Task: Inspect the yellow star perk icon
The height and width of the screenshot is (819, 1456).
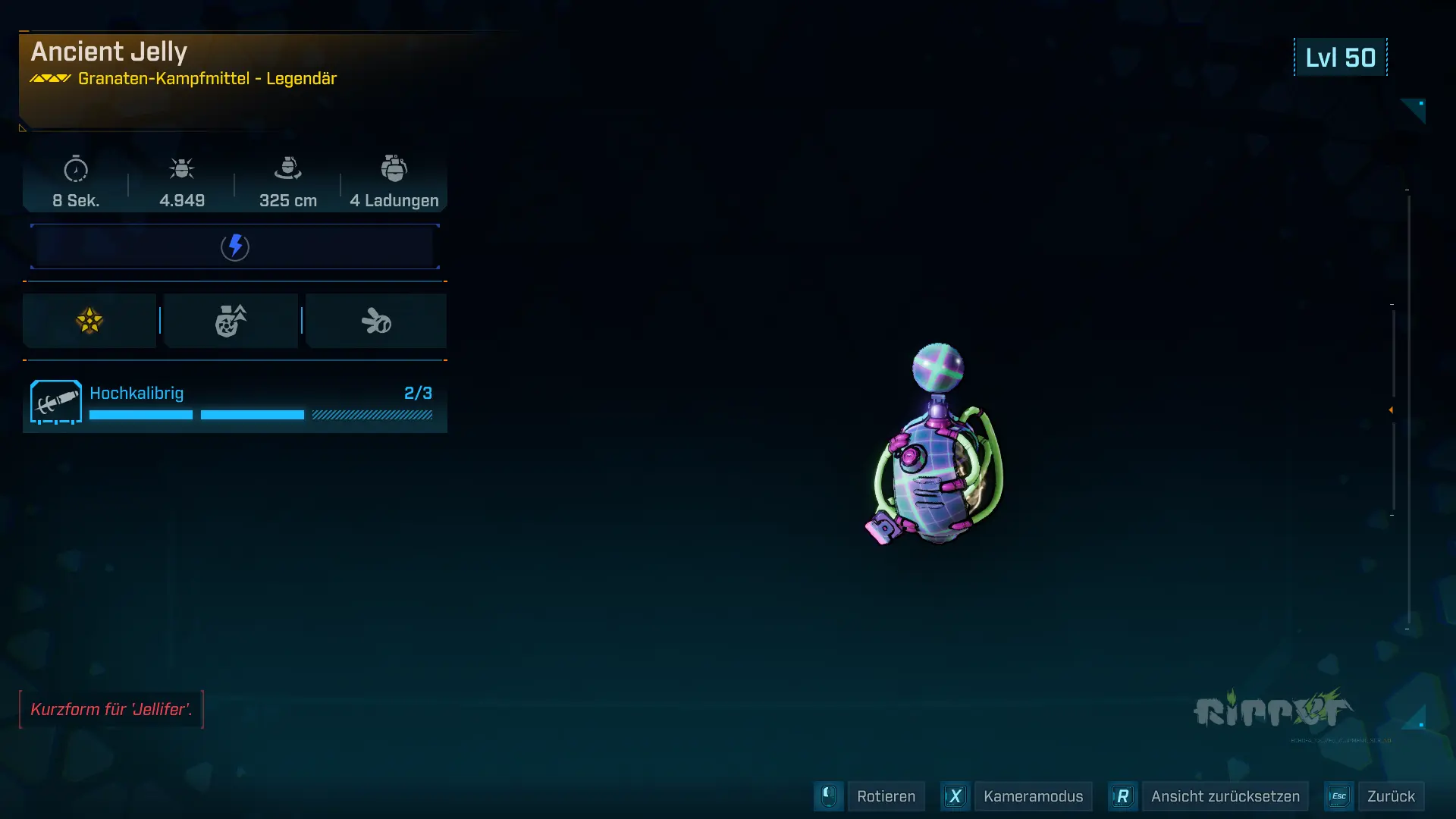Action: (x=89, y=321)
